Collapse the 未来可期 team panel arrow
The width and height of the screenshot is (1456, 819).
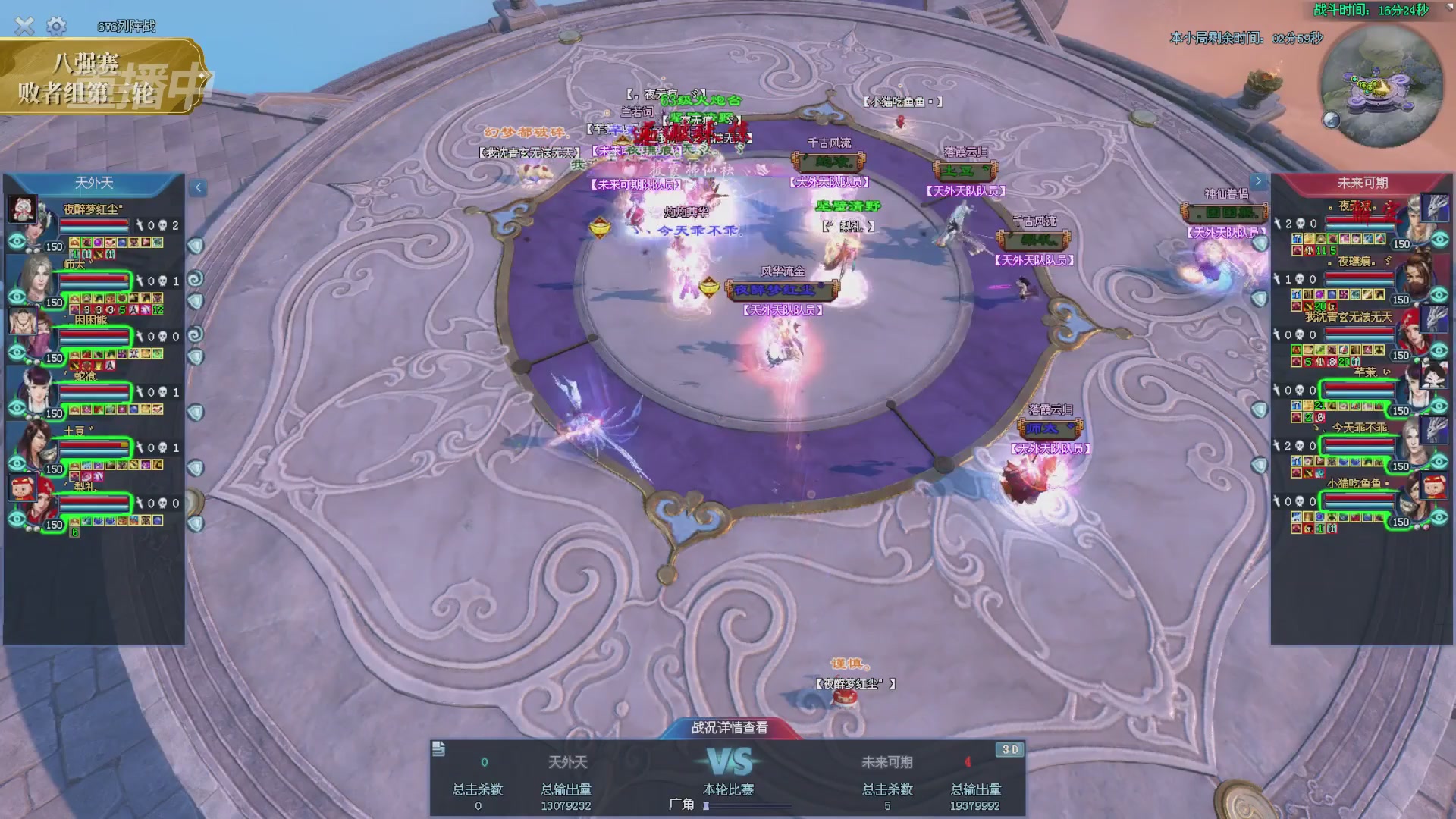click(x=1258, y=182)
